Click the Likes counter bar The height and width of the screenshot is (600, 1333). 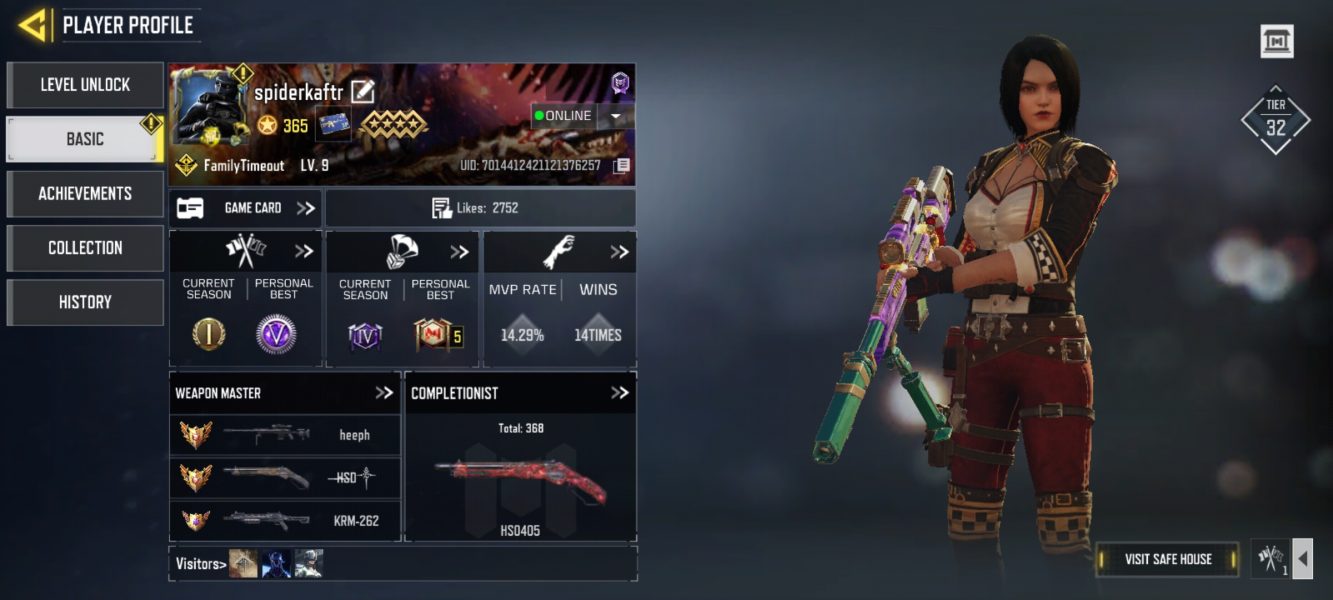pos(480,208)
